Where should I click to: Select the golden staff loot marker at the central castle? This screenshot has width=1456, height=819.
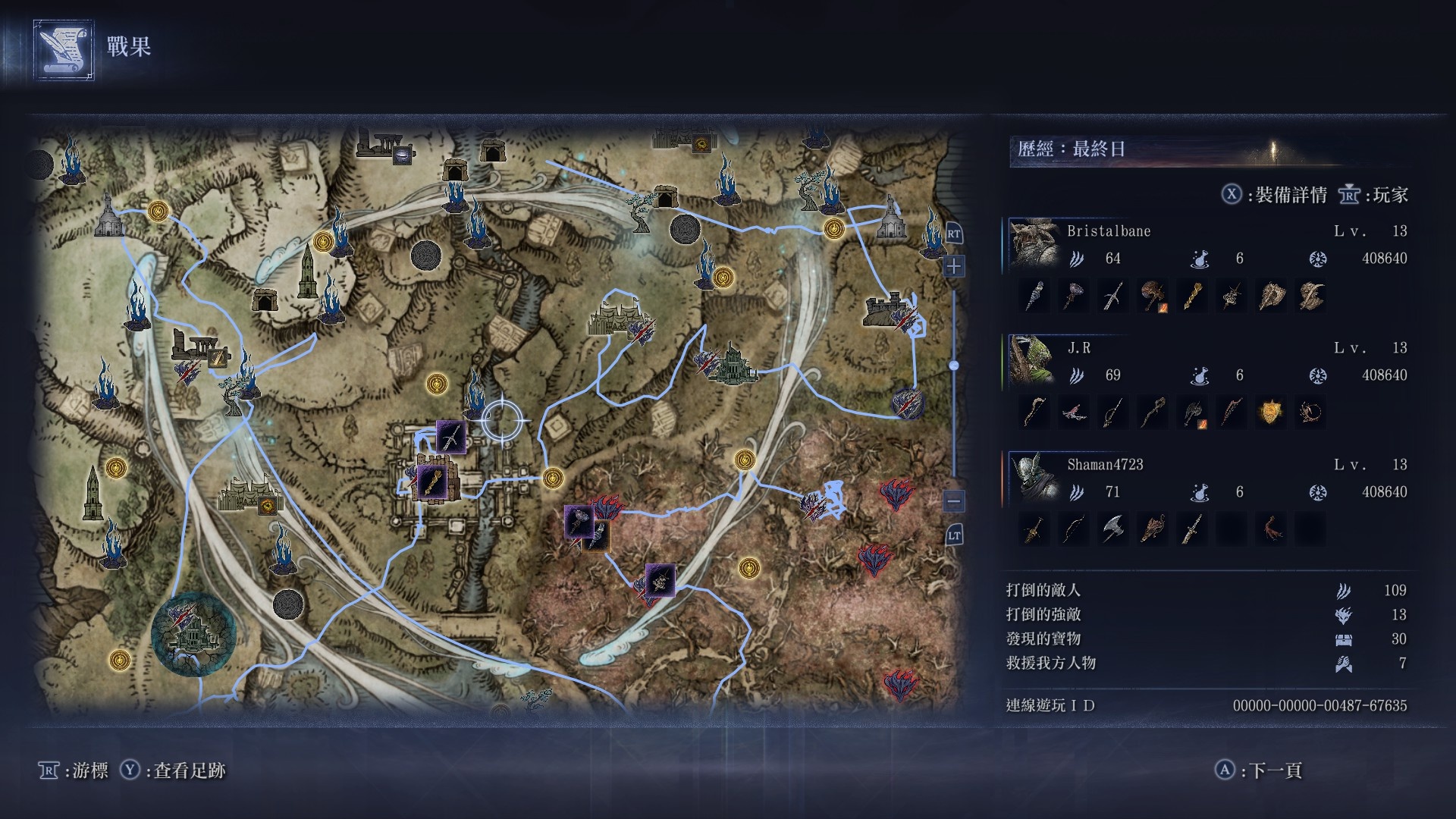tap(431, 482)
